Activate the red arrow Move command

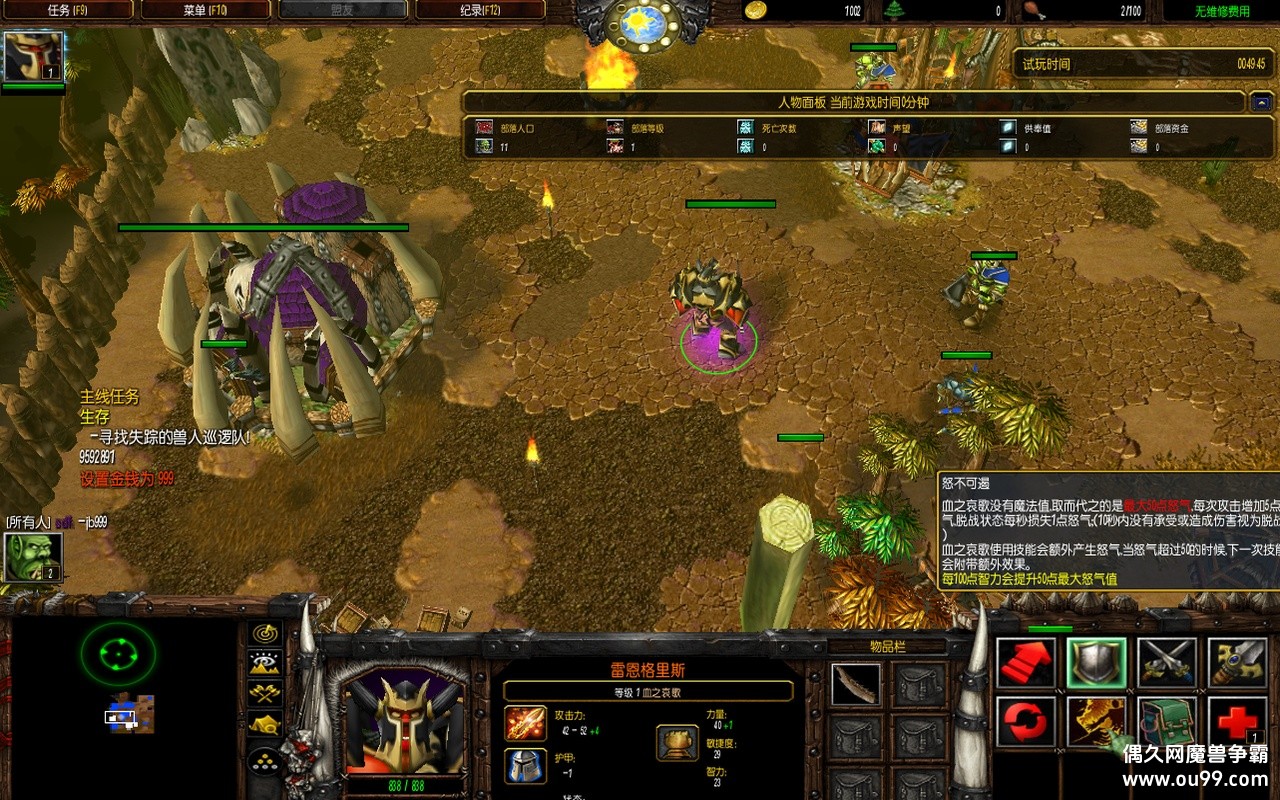coord(1026,663)
